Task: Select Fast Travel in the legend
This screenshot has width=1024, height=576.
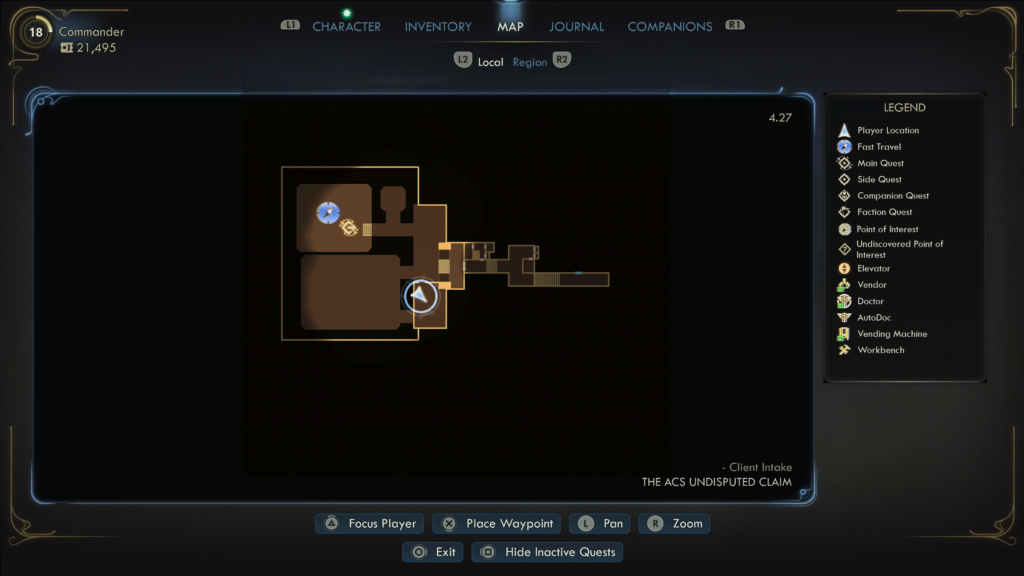Action: pos(878,147)
